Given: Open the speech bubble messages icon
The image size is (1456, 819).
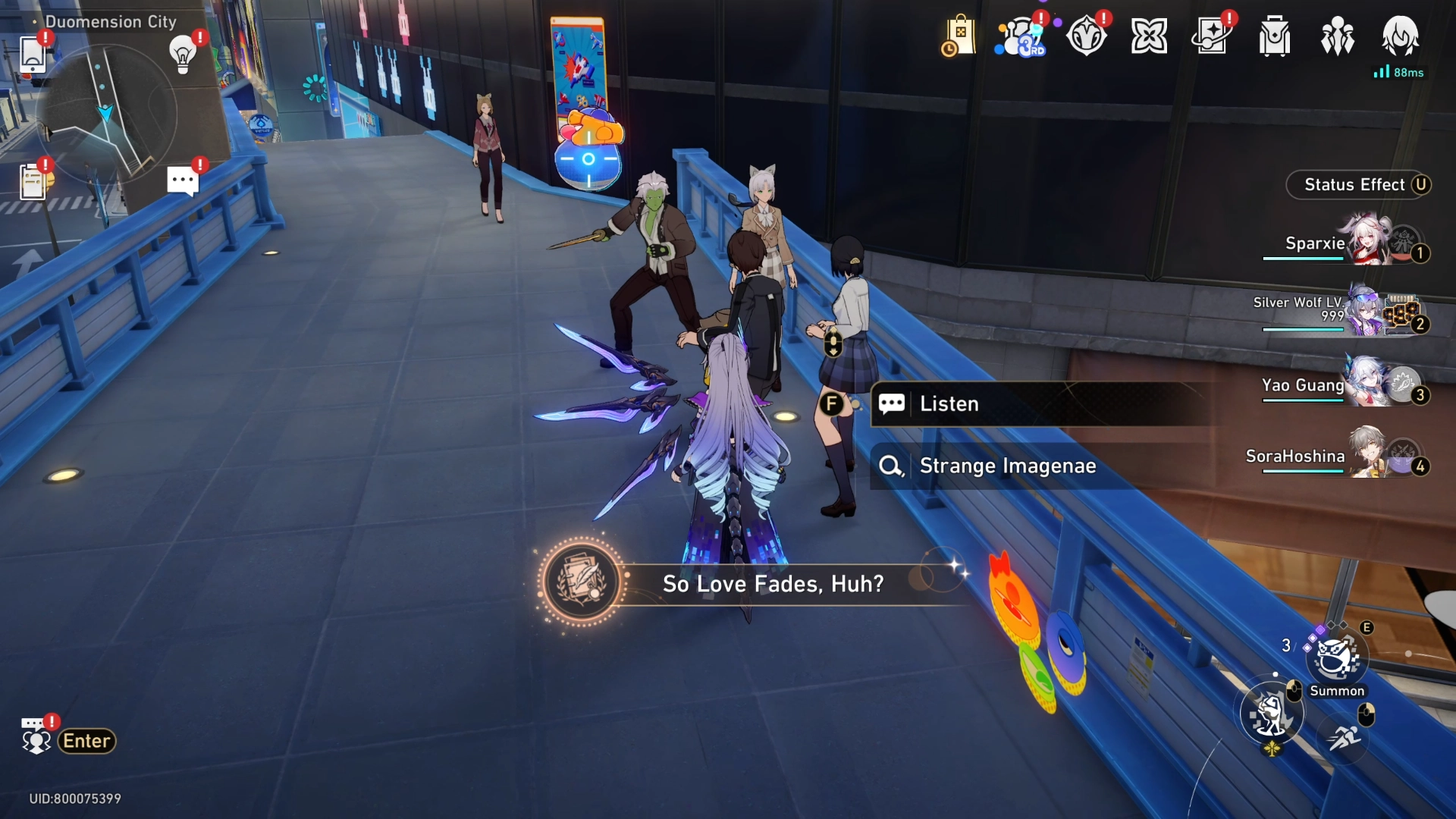Looking at the screenshot, I should click(183, 182).
